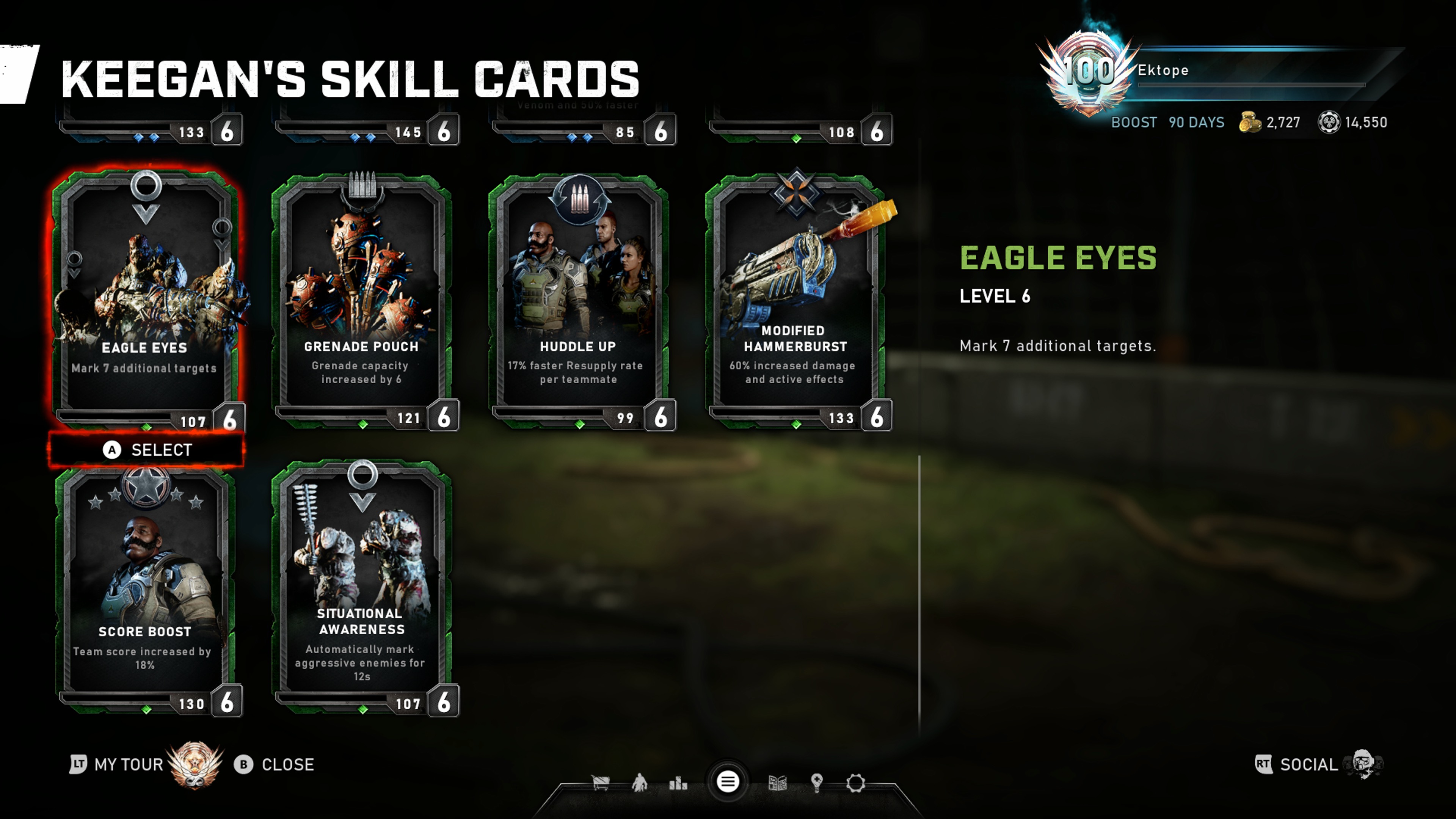This screenshot has width=1456, height=819.
Task: Open the gear settings icon
Action: tap(856, 783)
